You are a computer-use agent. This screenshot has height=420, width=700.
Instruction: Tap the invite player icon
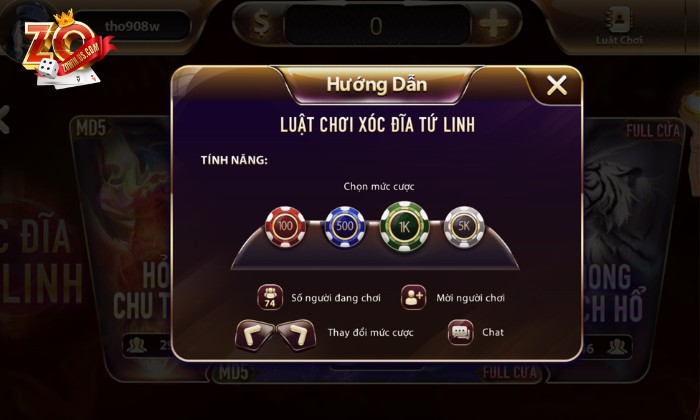click(414, 297)
